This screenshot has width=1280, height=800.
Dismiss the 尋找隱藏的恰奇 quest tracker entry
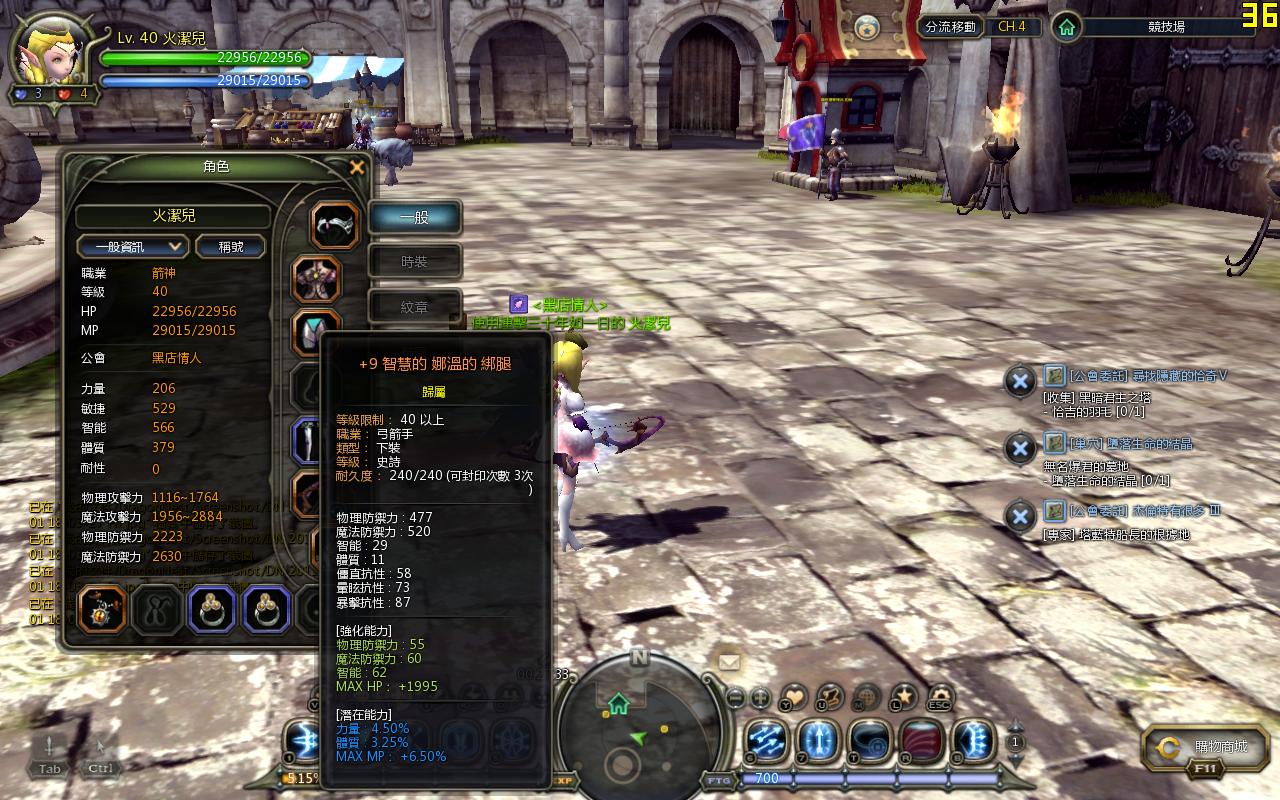point(1019,380)
